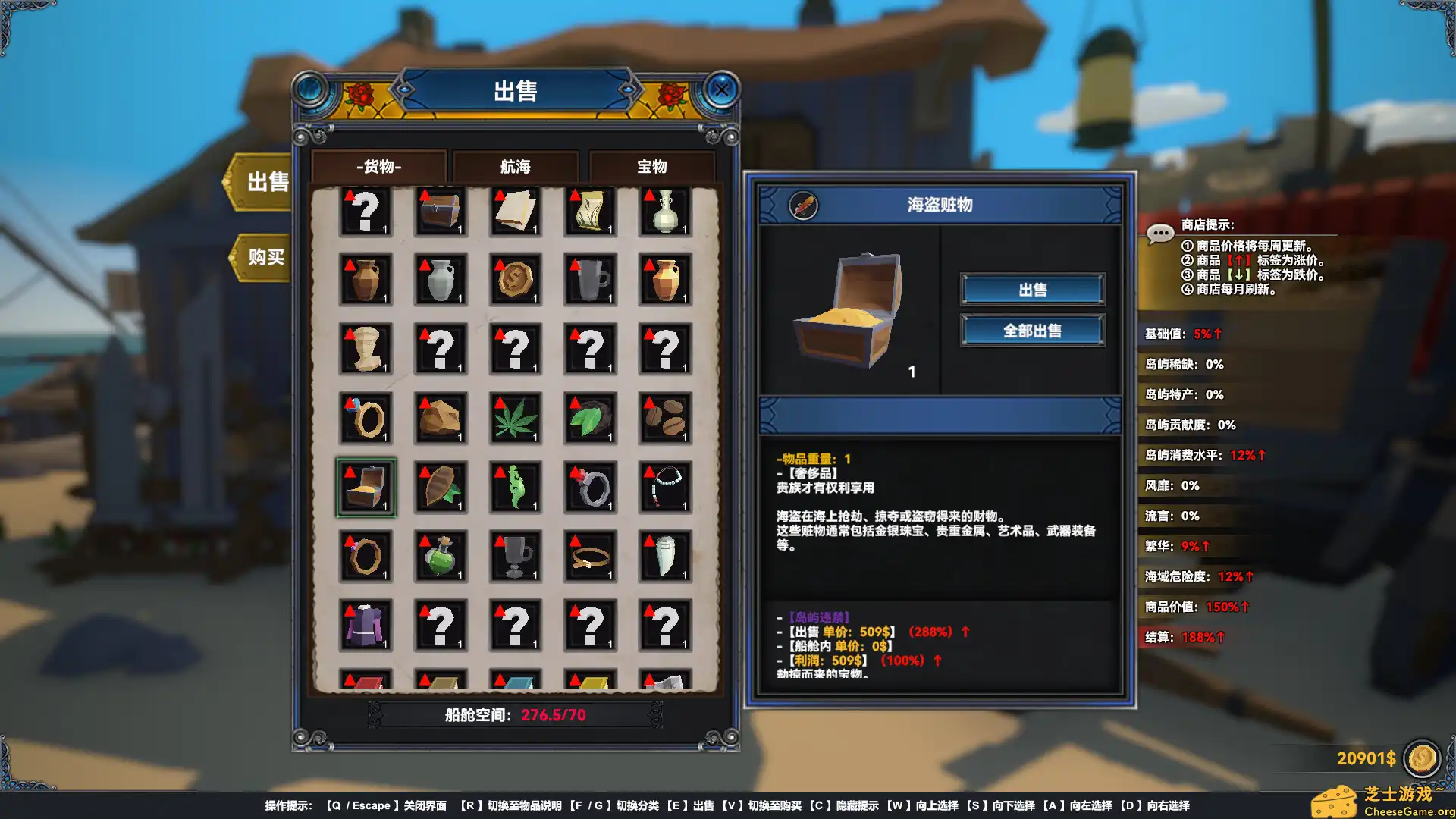The image size is (1456, 819).
Task: Select the cannabis leaf cargo item
Action: coord(516,419)
